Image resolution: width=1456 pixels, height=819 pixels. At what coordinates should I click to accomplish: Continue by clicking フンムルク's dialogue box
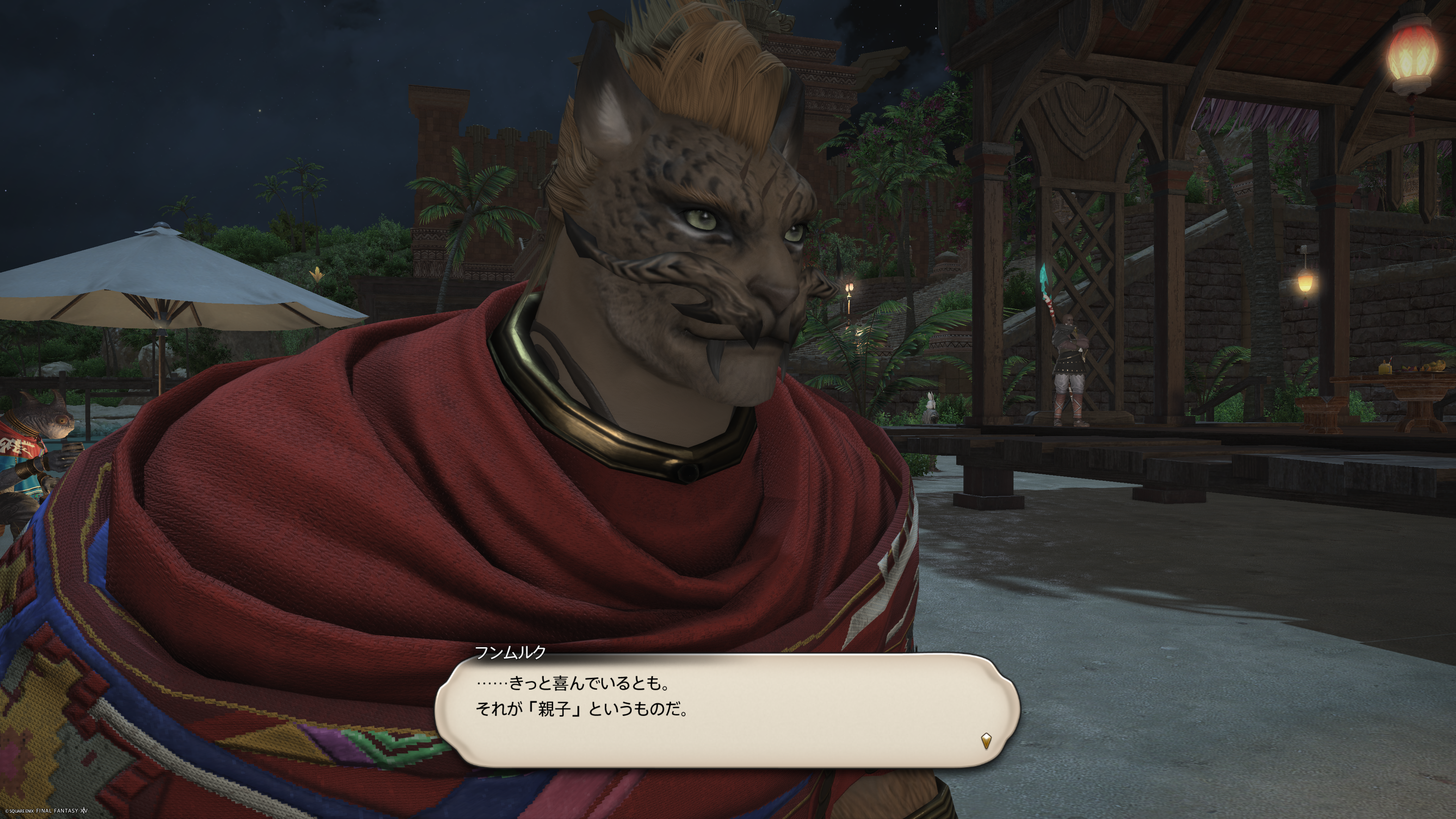pyautogui.click(x=727, y=710)
